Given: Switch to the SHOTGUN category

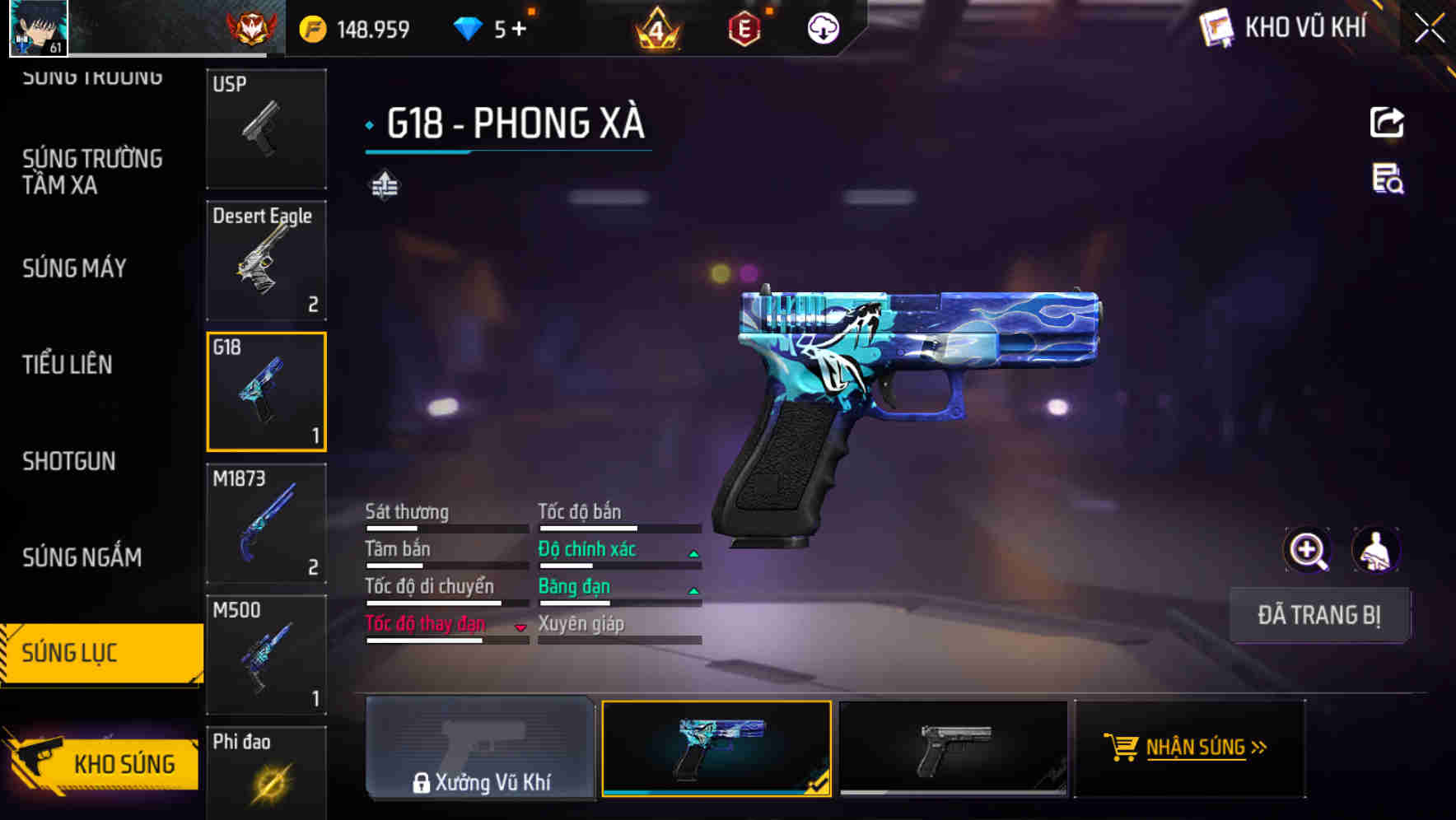Looking at the screenshot, I should [68, 461].
